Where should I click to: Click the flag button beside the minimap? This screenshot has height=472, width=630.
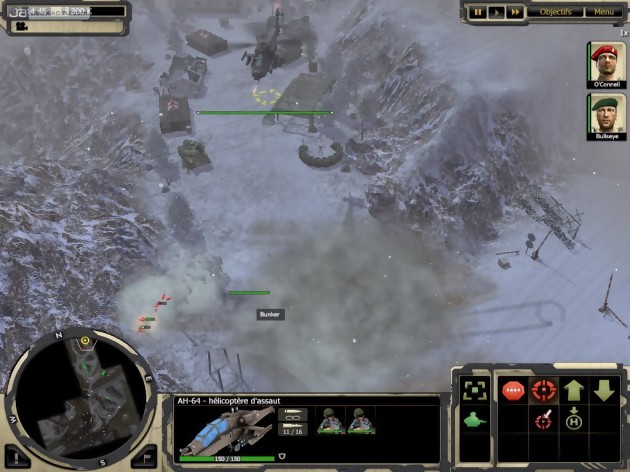tap(143, 453)
